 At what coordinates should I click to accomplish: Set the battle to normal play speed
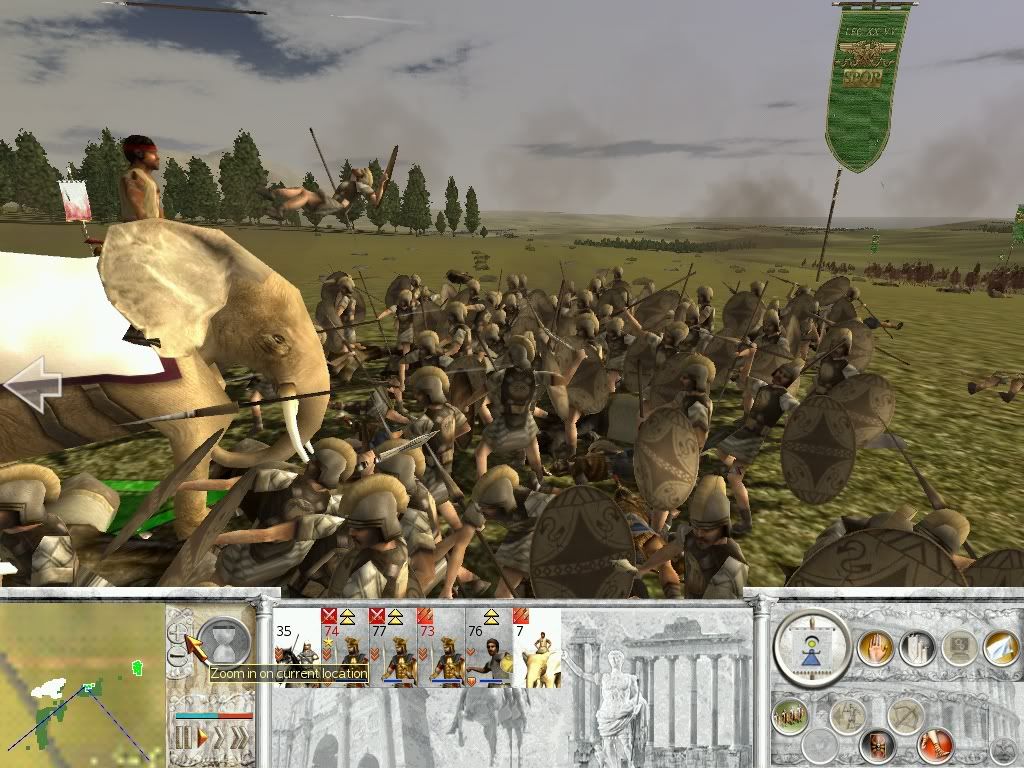pyautogui.click(x=201, y=738)
